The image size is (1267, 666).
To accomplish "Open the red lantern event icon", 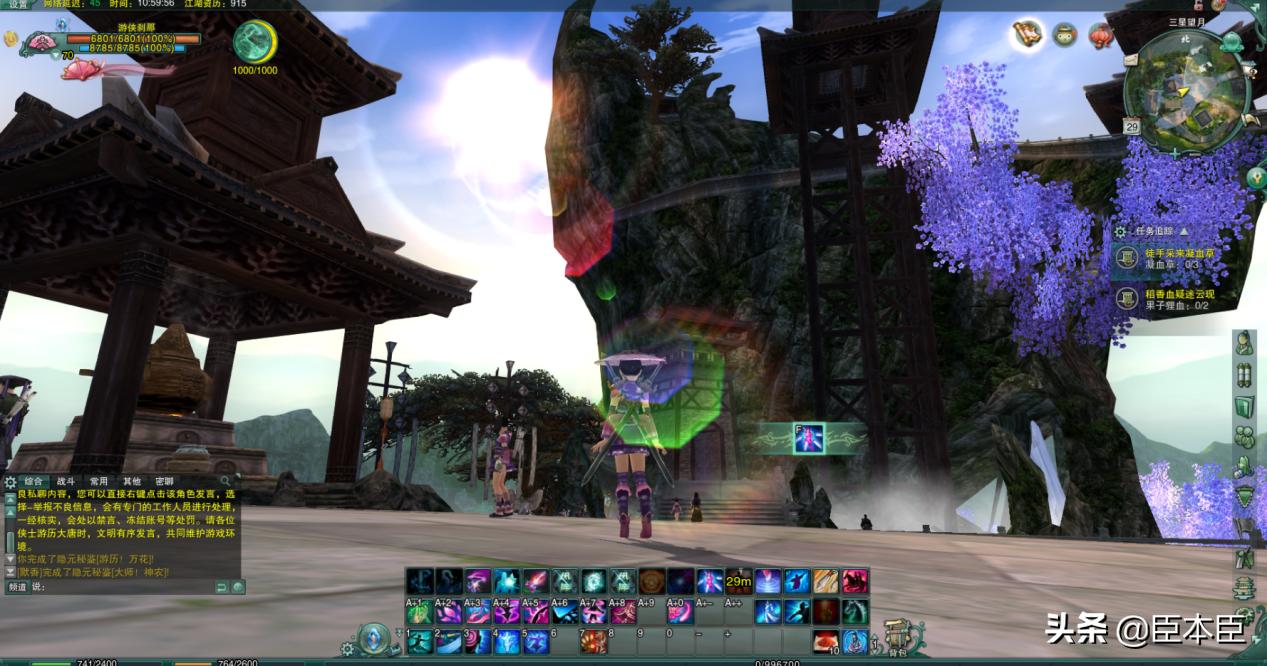I will point(1101,36).
